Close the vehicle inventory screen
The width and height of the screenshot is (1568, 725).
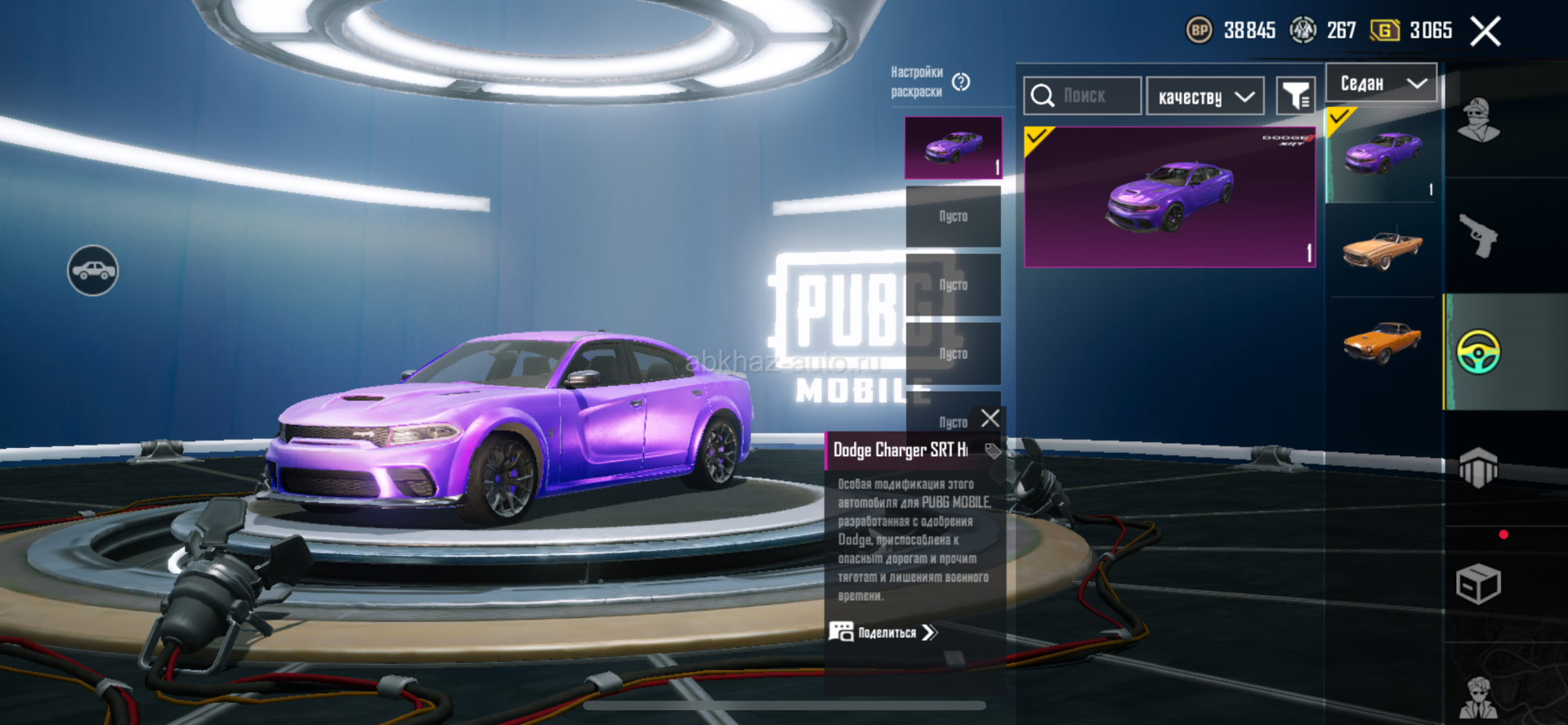(x=1485, y=32)
